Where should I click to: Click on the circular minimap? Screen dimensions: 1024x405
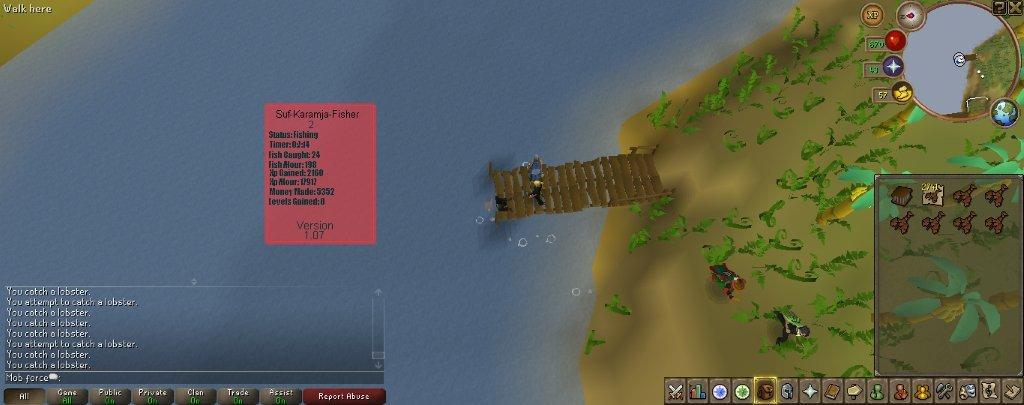(962, 62)
